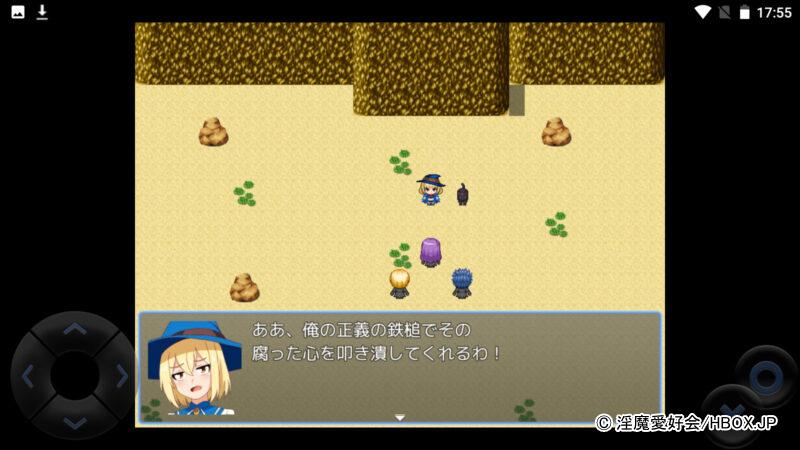Tap the left arrow on the virtual D-pad
This screenshot has width=800, height=450.
(28, 376)
